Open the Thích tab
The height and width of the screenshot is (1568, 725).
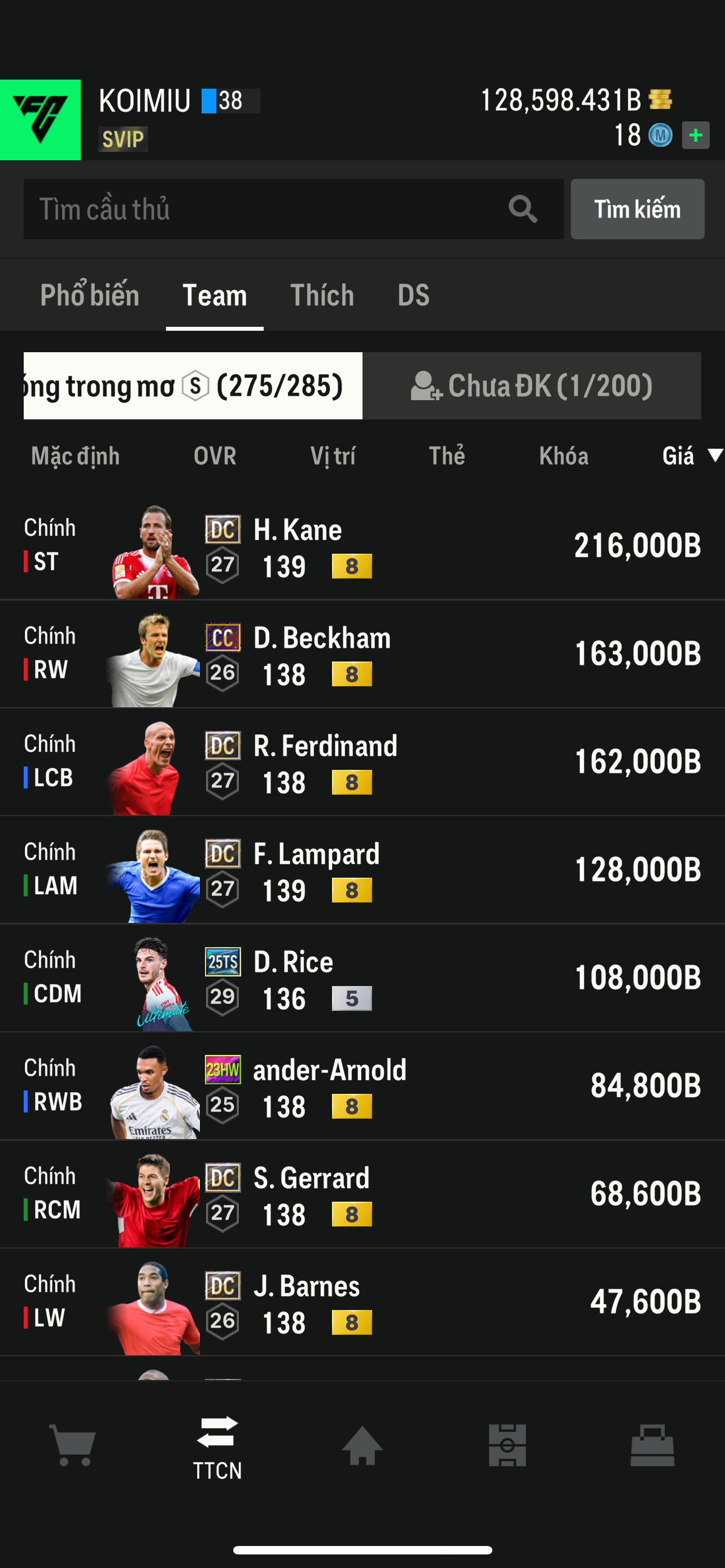click(x=322, y=295)
